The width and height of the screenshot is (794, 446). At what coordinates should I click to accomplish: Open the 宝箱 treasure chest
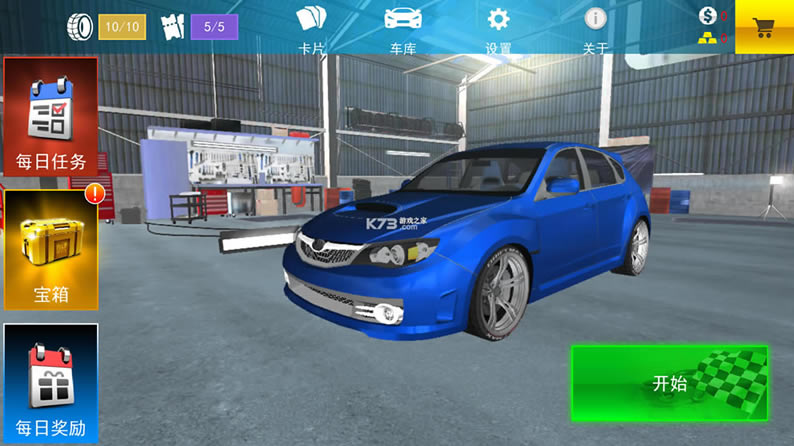click(x=51, y=250)
